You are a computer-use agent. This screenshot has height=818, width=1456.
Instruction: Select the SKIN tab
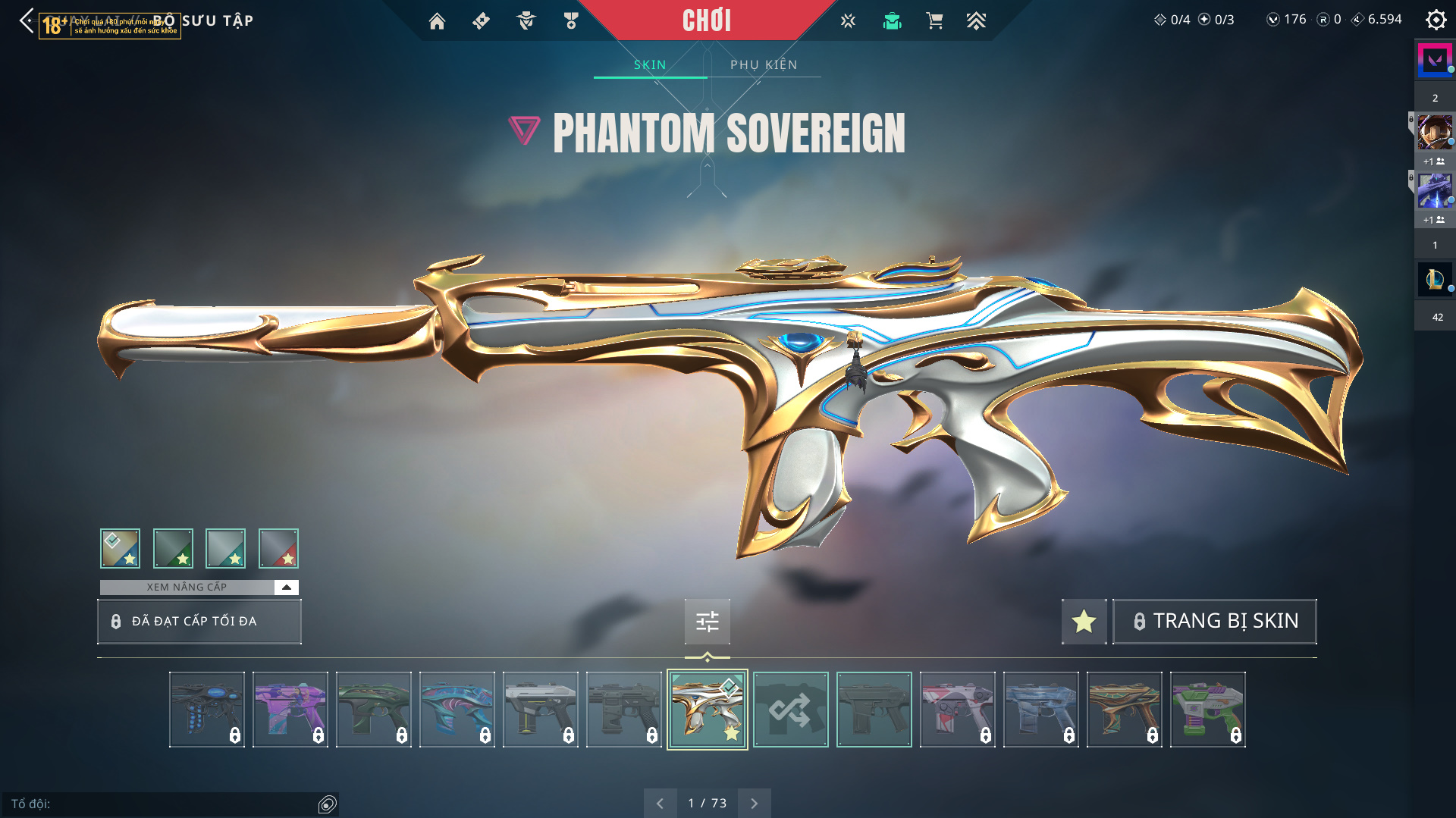click(650, 65)
